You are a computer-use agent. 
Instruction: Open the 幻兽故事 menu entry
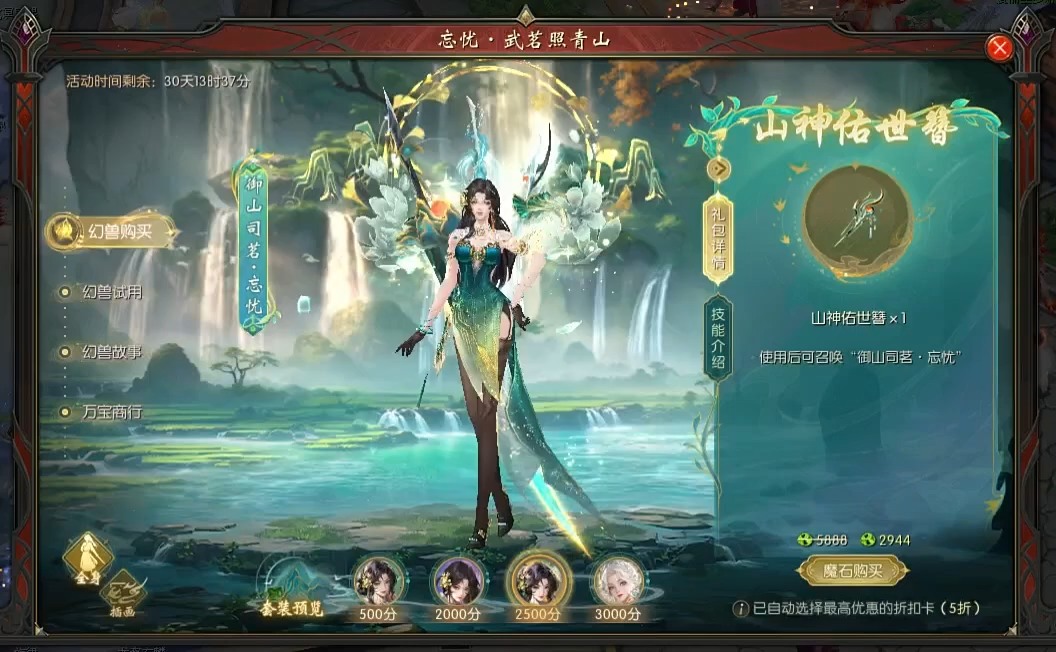(x=111, y=352)
